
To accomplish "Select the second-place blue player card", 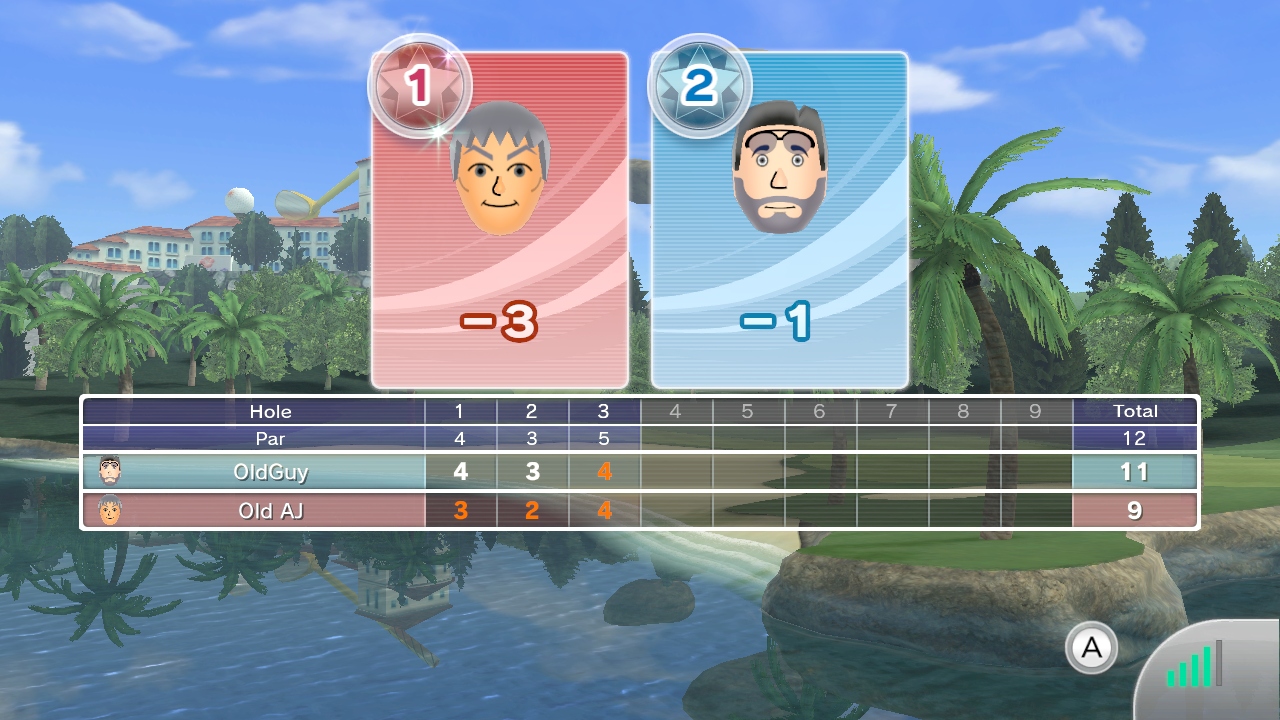I will pyautogui.click(x=780, y=220).
